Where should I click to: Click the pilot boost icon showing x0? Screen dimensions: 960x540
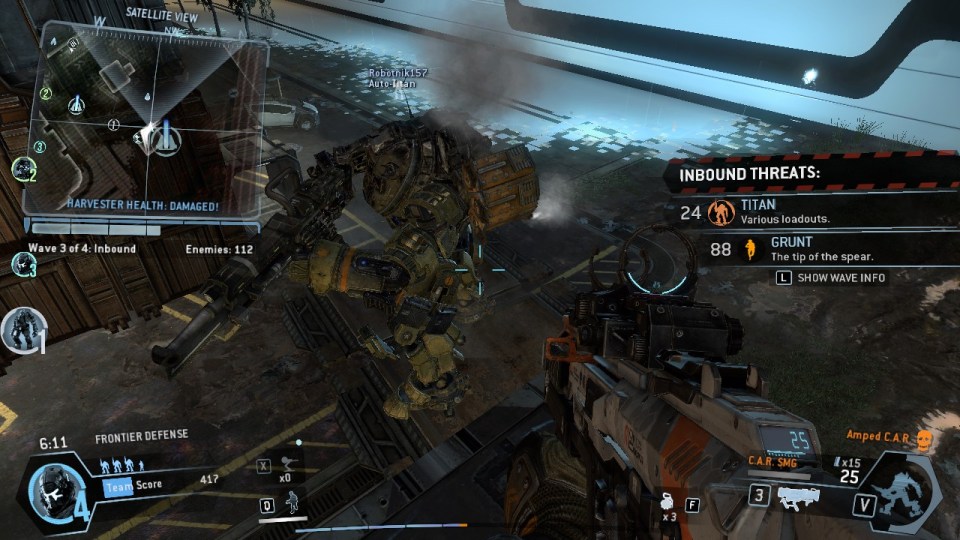click(x=289, y=463)
